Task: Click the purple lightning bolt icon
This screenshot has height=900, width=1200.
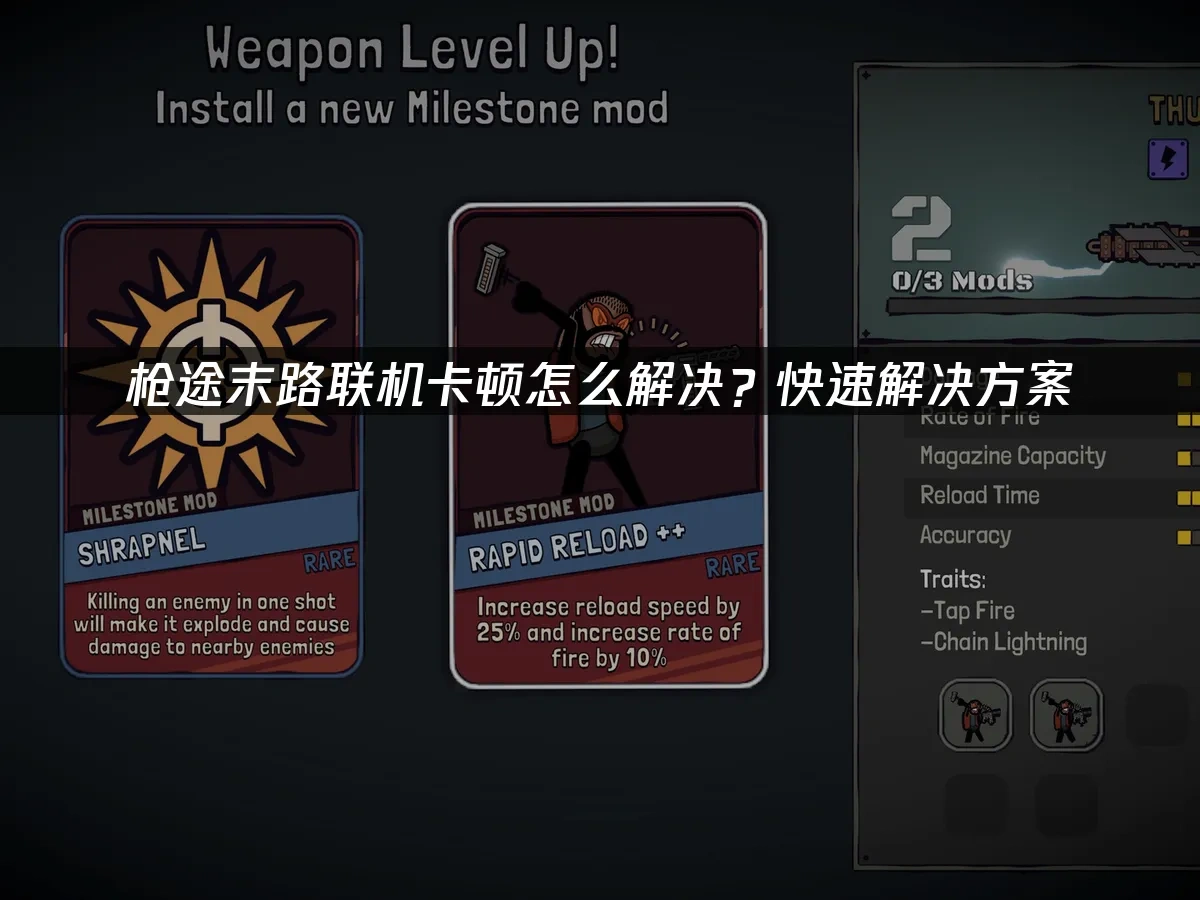Action: click(1167, 159)
